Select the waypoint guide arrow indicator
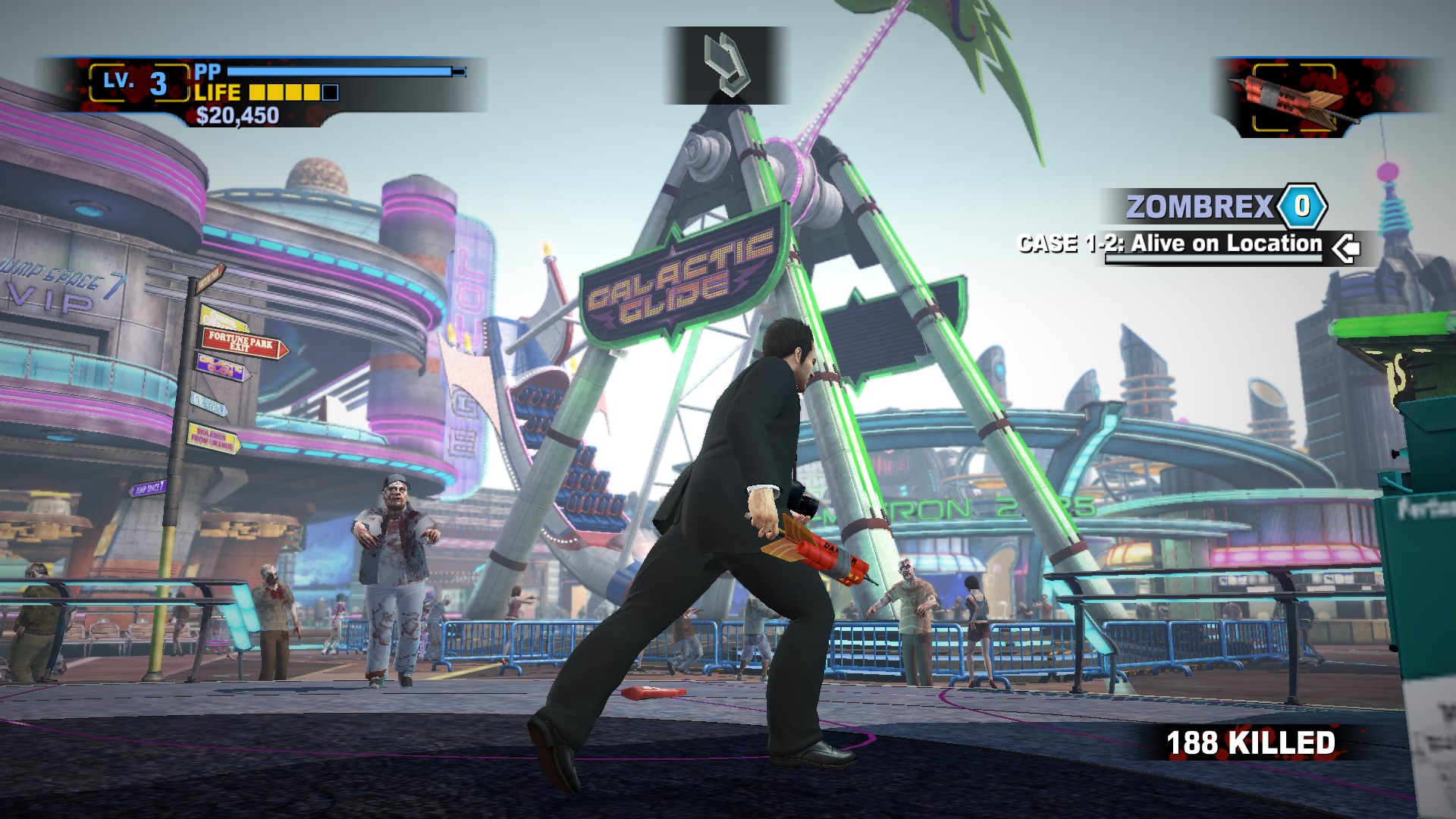 tap(726, 64)
